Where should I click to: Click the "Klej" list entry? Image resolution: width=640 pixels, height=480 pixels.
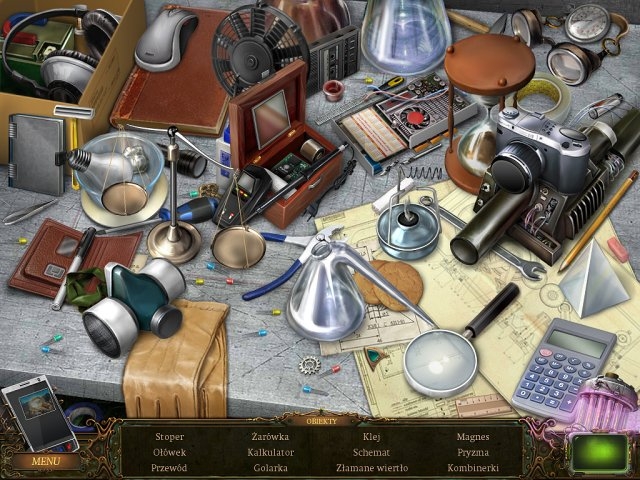click(371, 437)
